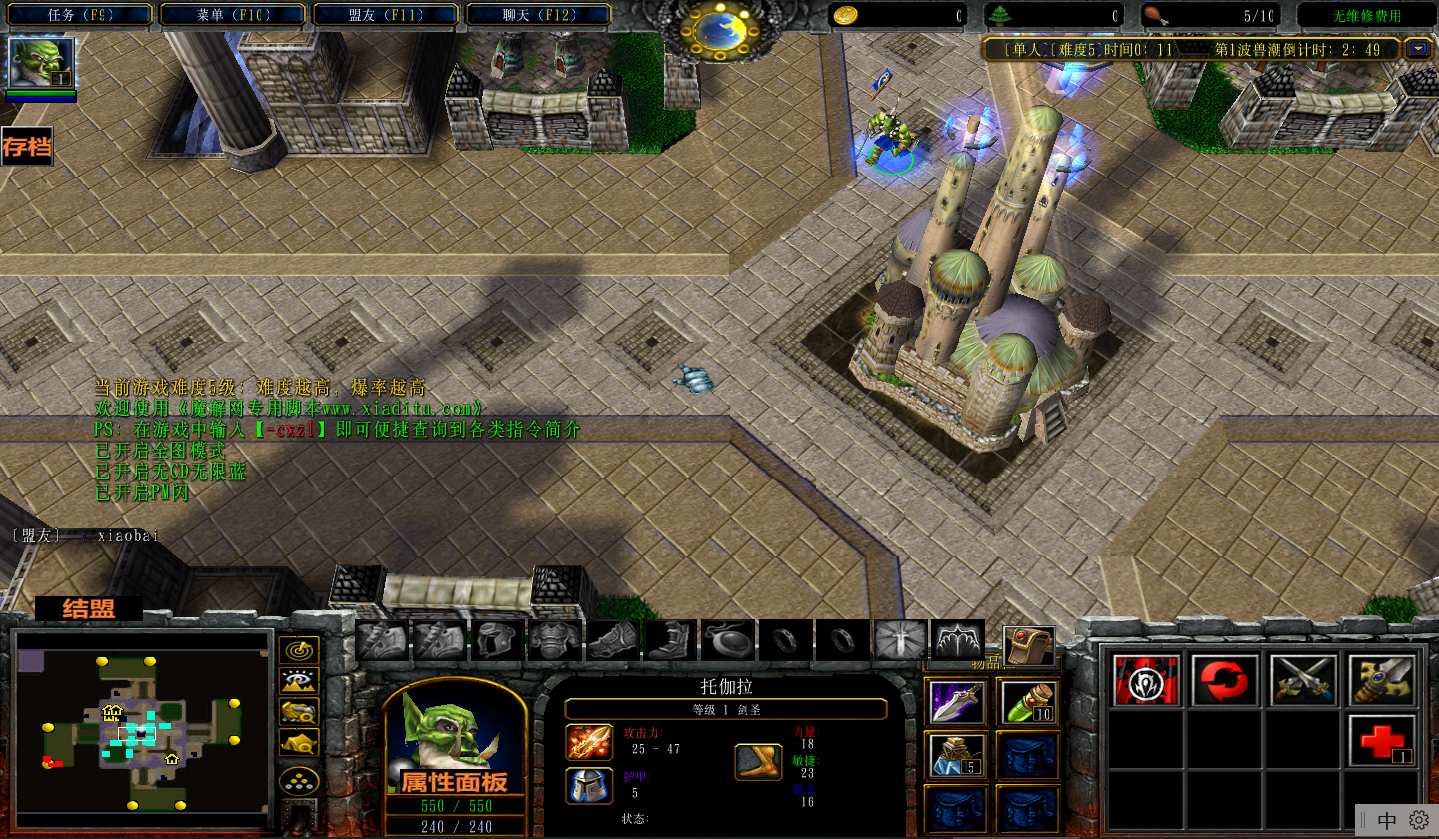Open the 任务 (F9) quests menu

pos(80,15)
